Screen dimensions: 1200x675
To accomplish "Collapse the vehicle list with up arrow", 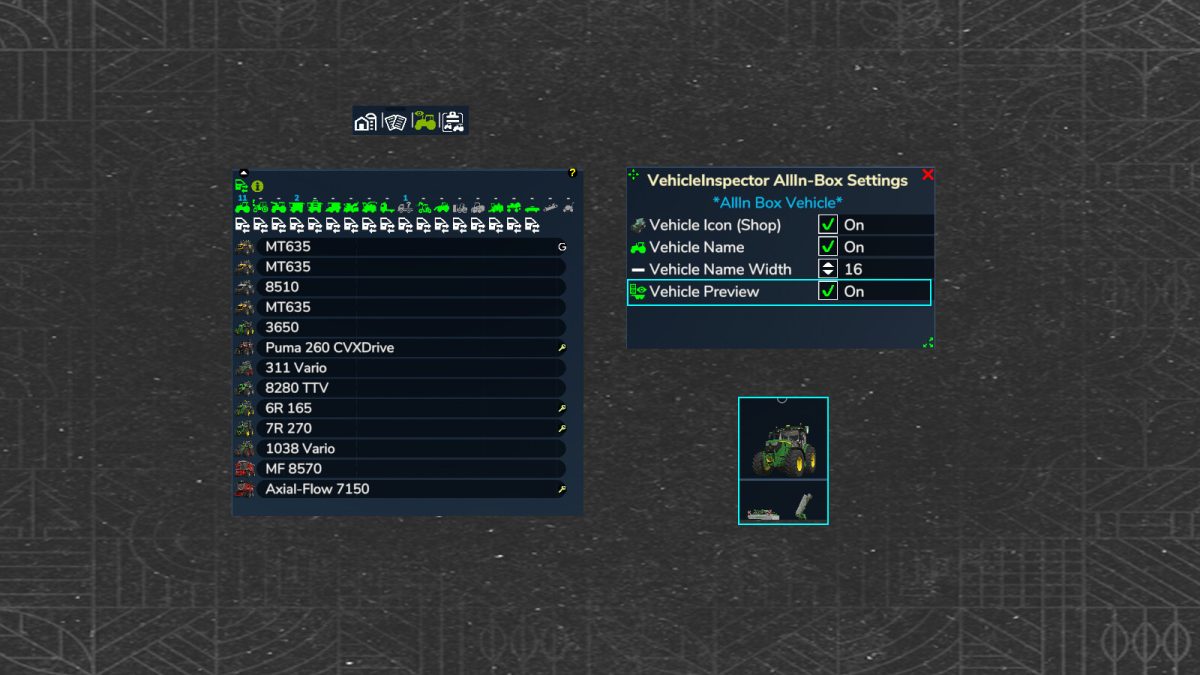I will point(243,173).
